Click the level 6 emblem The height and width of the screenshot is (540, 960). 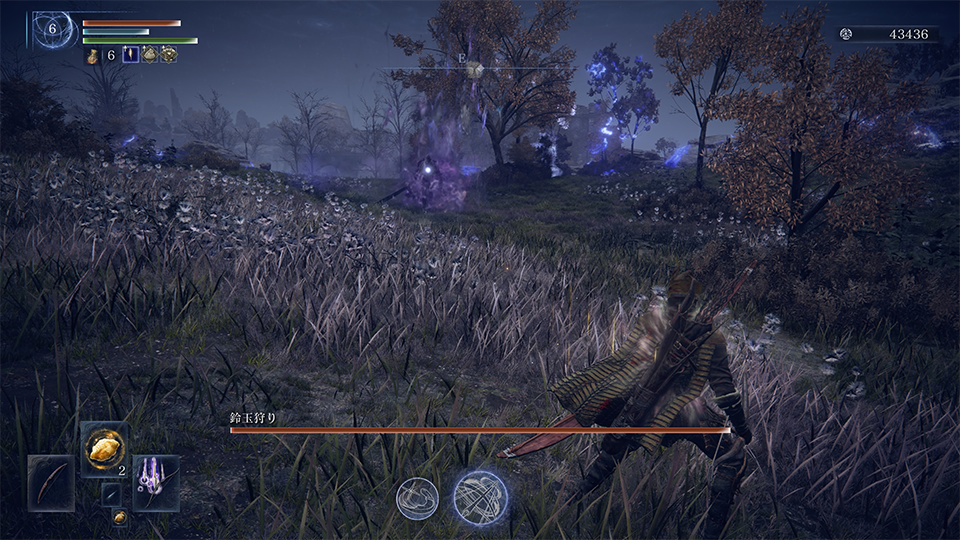coord(52,29)
